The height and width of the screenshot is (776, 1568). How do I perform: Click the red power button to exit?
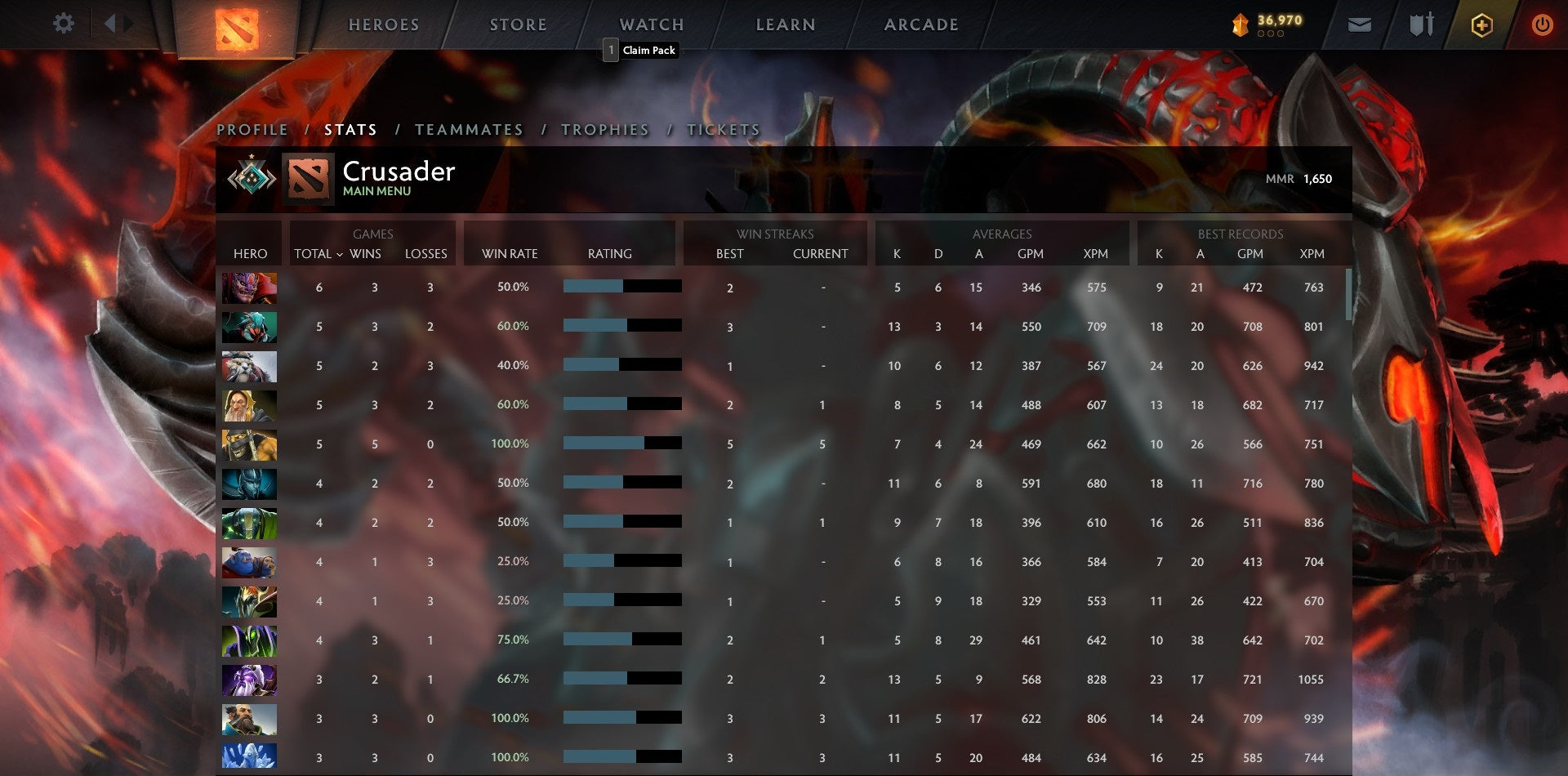1543,24
